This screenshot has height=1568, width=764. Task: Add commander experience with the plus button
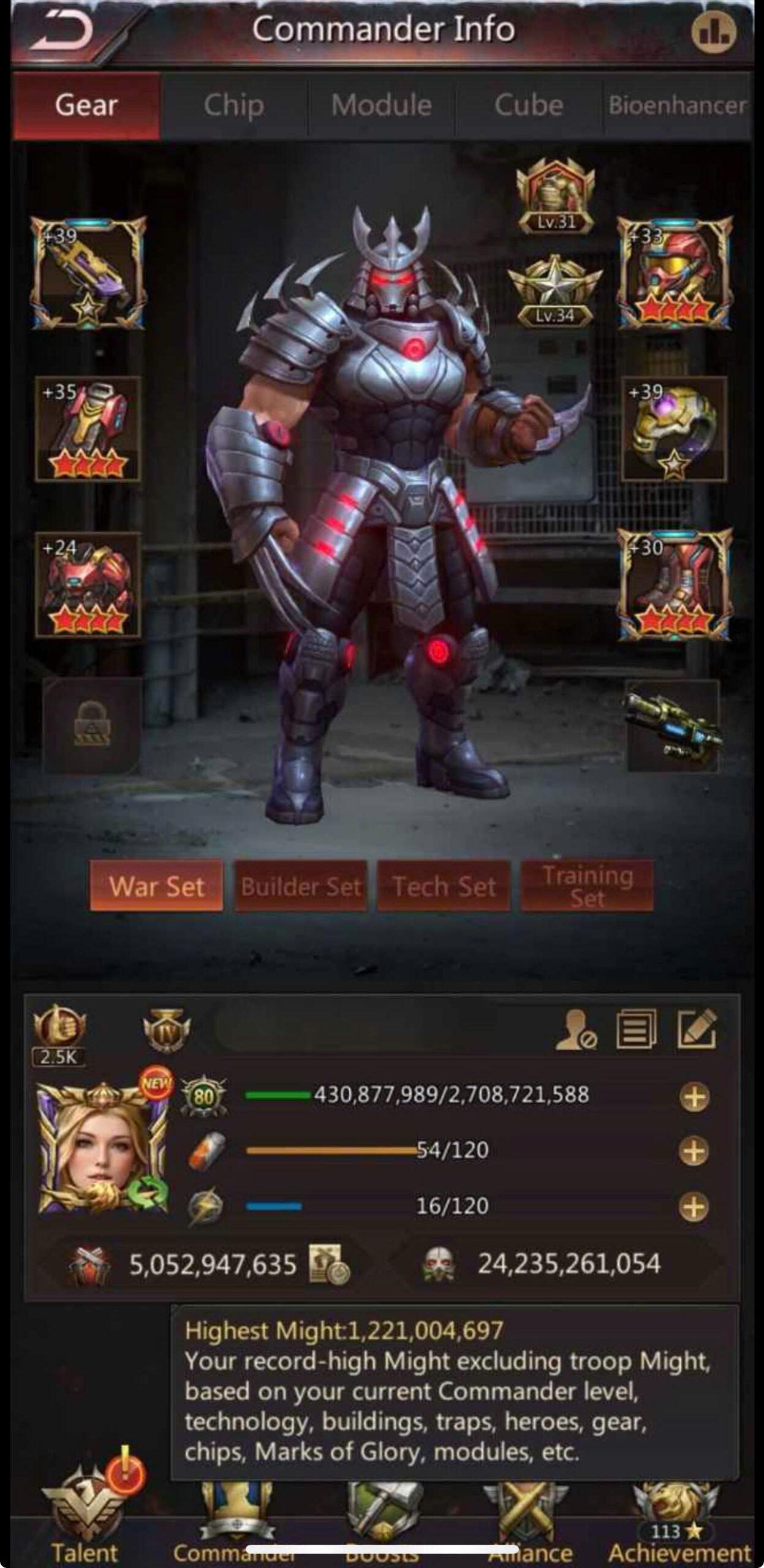point(694,1096)
